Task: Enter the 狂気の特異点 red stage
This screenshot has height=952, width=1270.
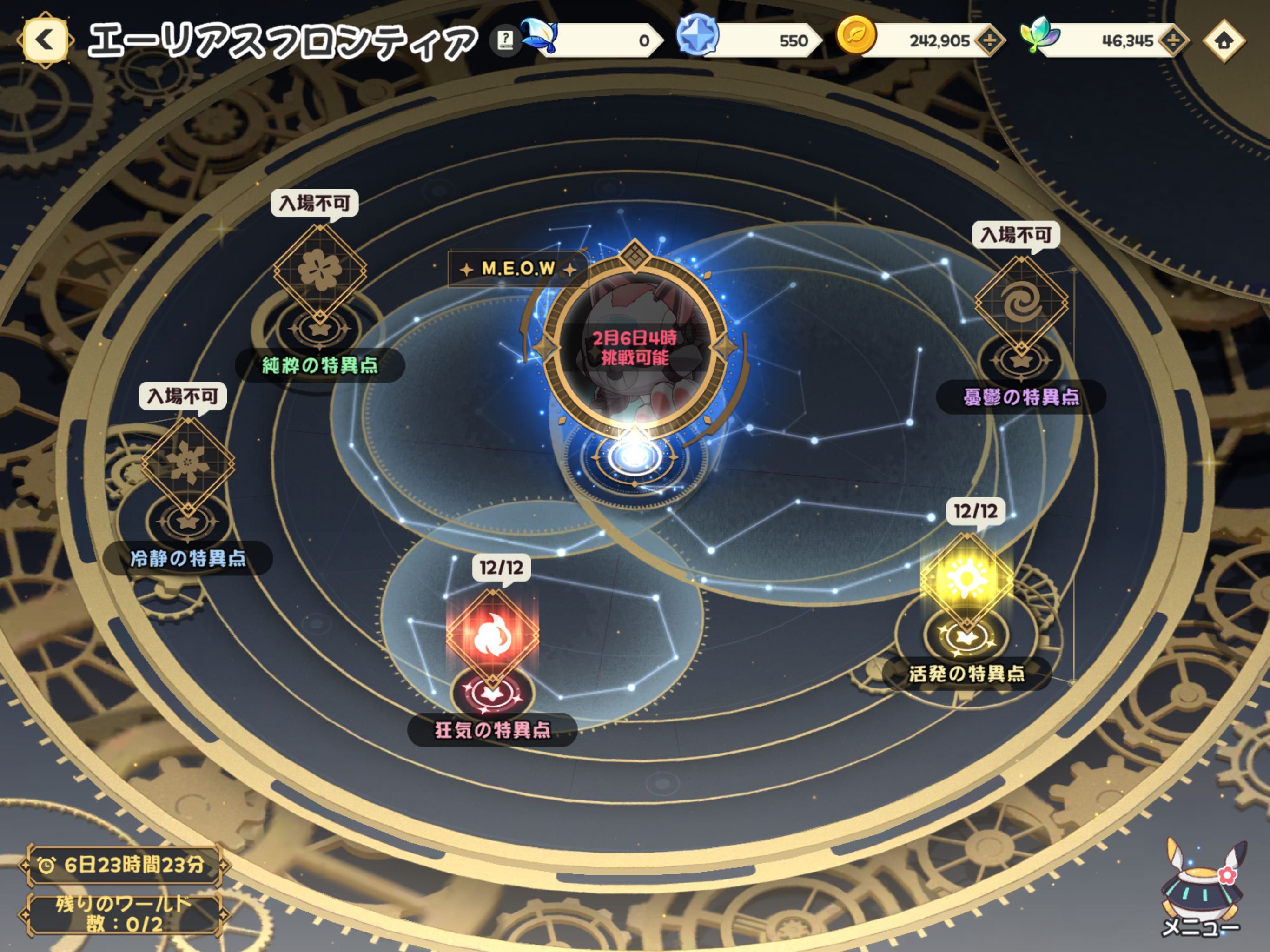Action: tap(492, 635)
